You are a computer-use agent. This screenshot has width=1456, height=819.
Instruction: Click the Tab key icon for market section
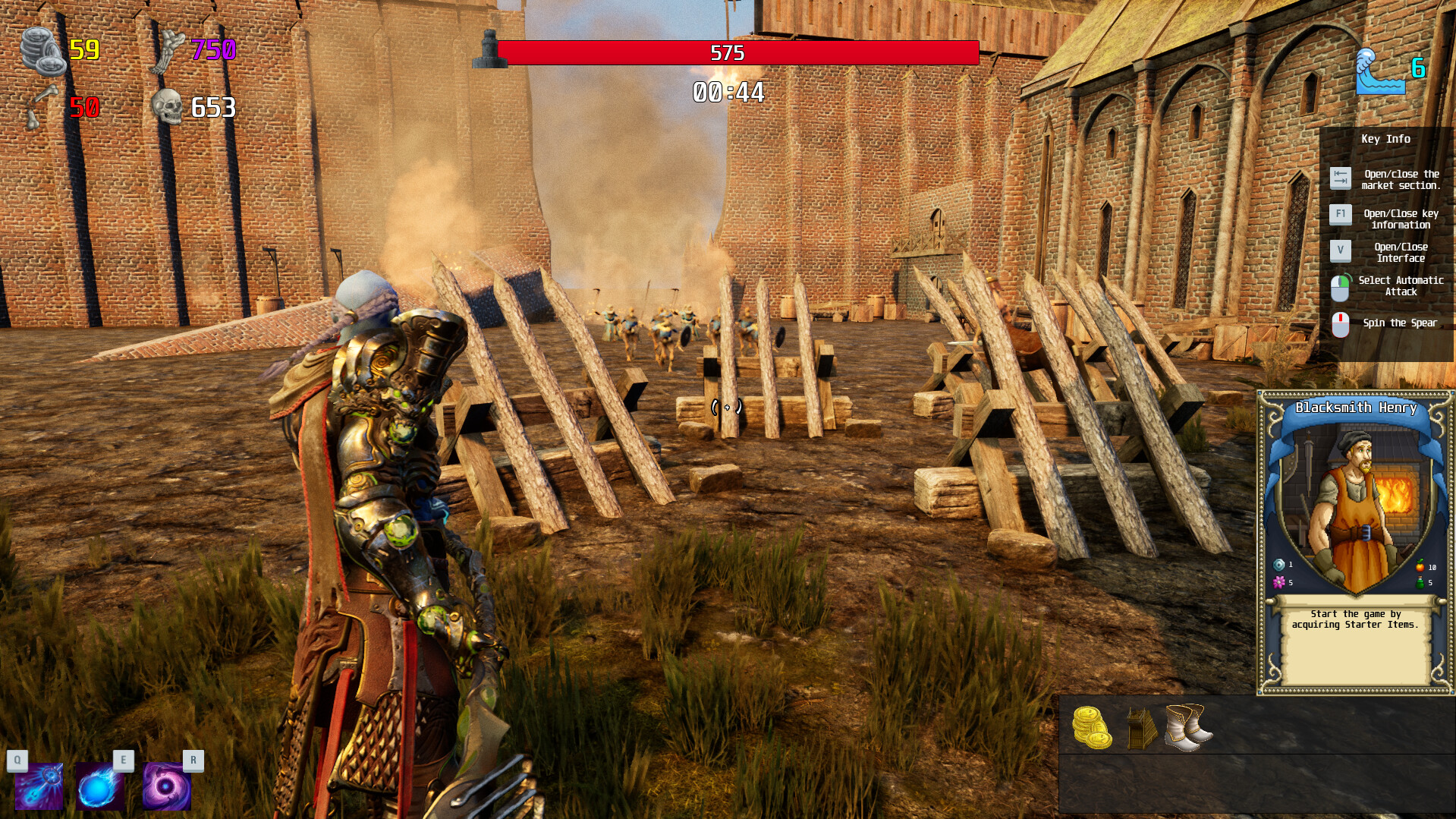click(x=1341, y=178)
